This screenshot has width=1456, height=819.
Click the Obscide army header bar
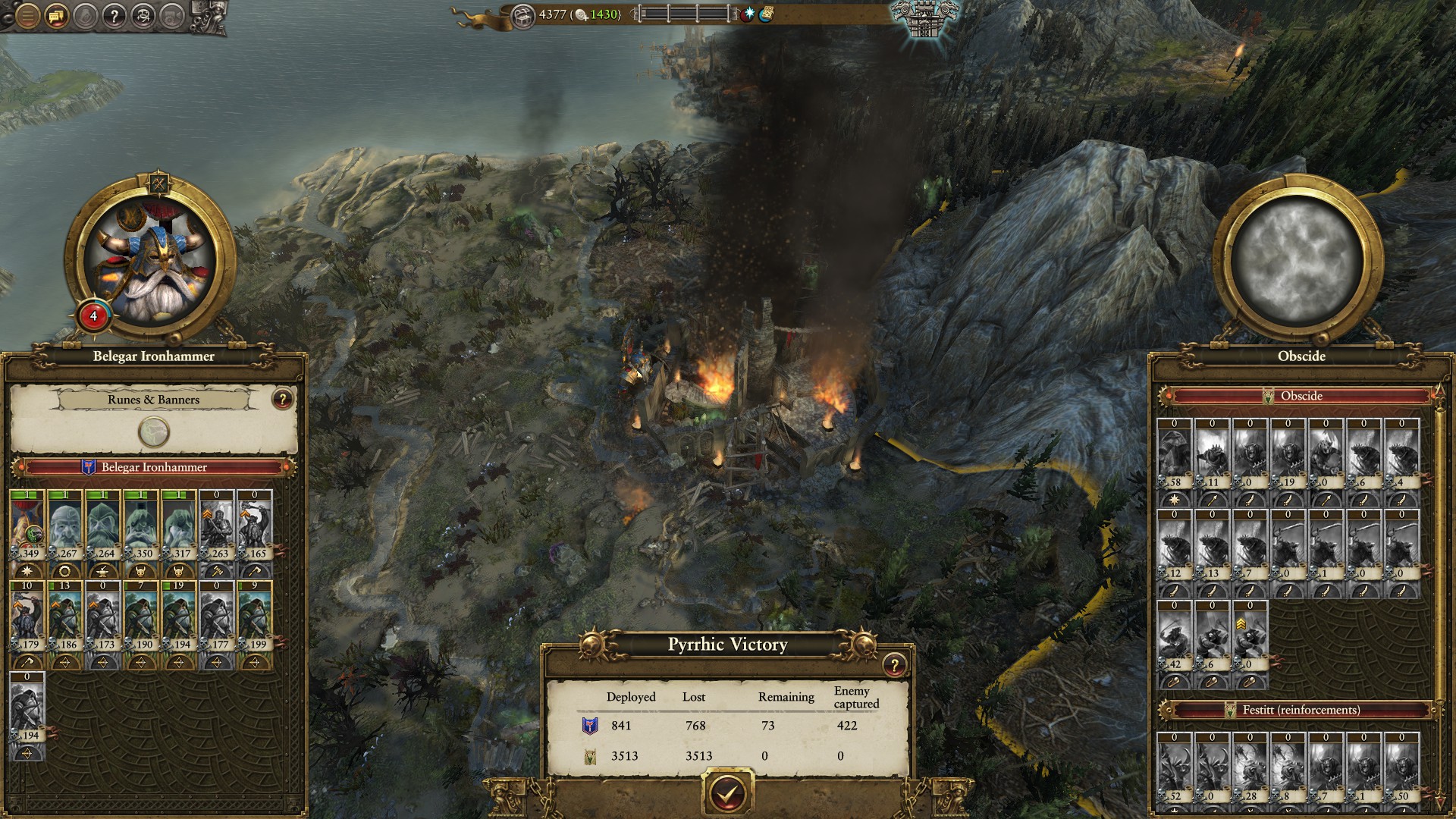pyautogui.click(x=1301, y=396)
